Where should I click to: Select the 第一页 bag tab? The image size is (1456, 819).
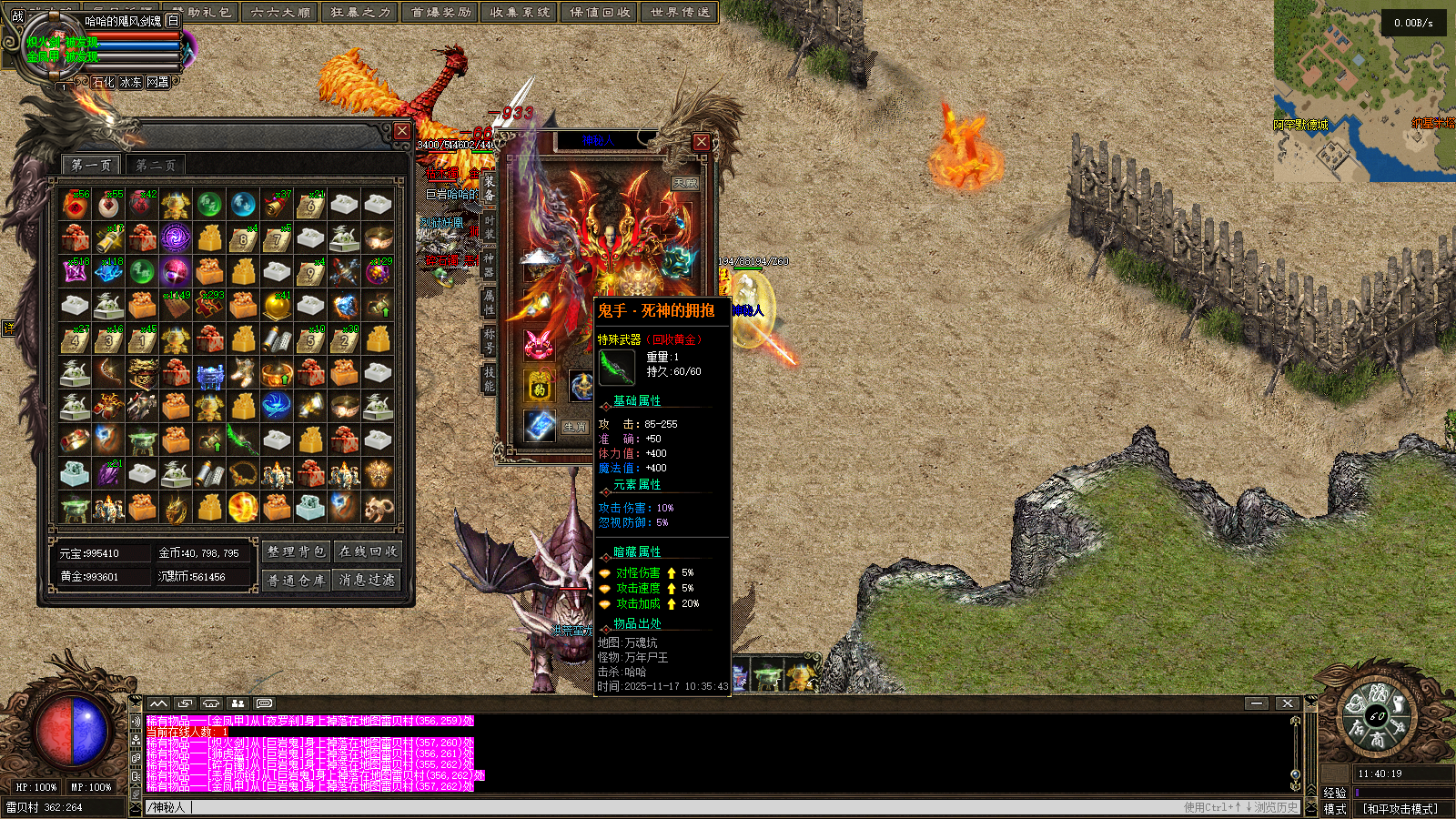91,166
